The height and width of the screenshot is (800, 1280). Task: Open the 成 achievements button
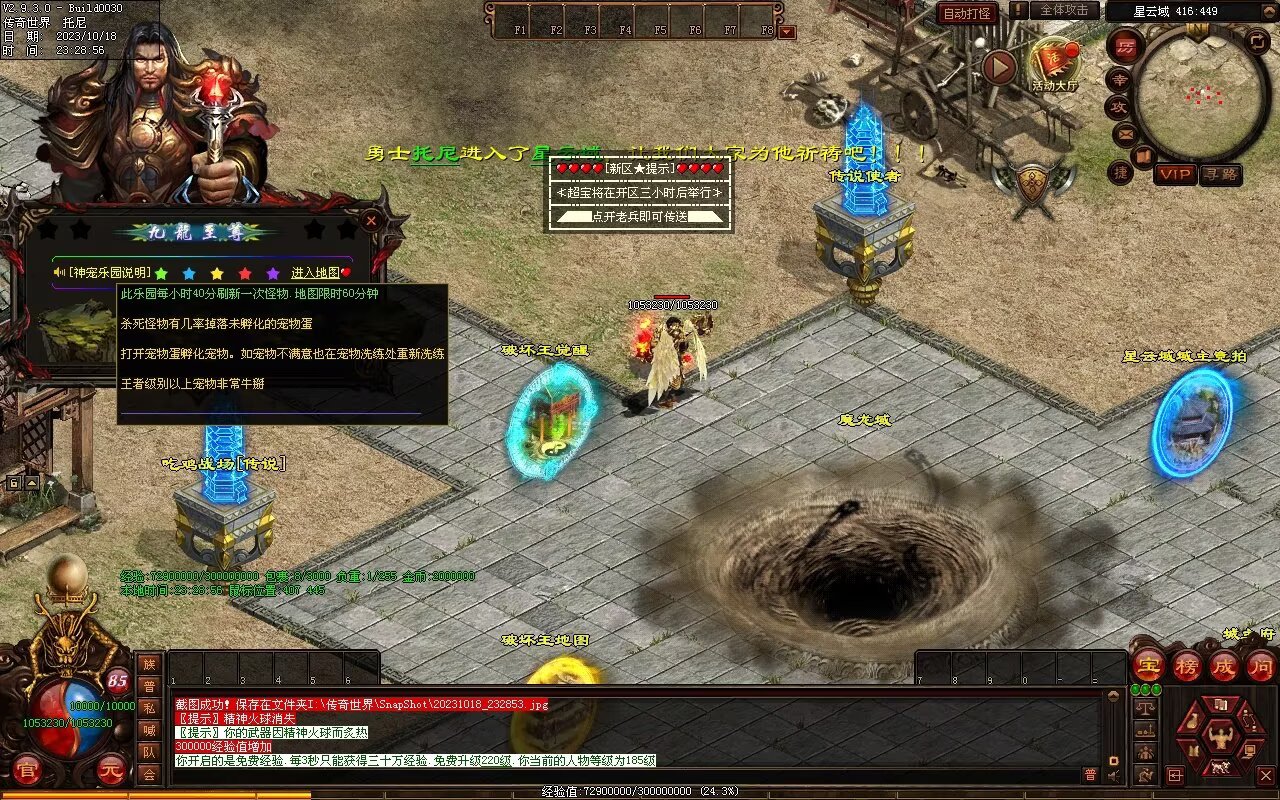[1223, 665]
